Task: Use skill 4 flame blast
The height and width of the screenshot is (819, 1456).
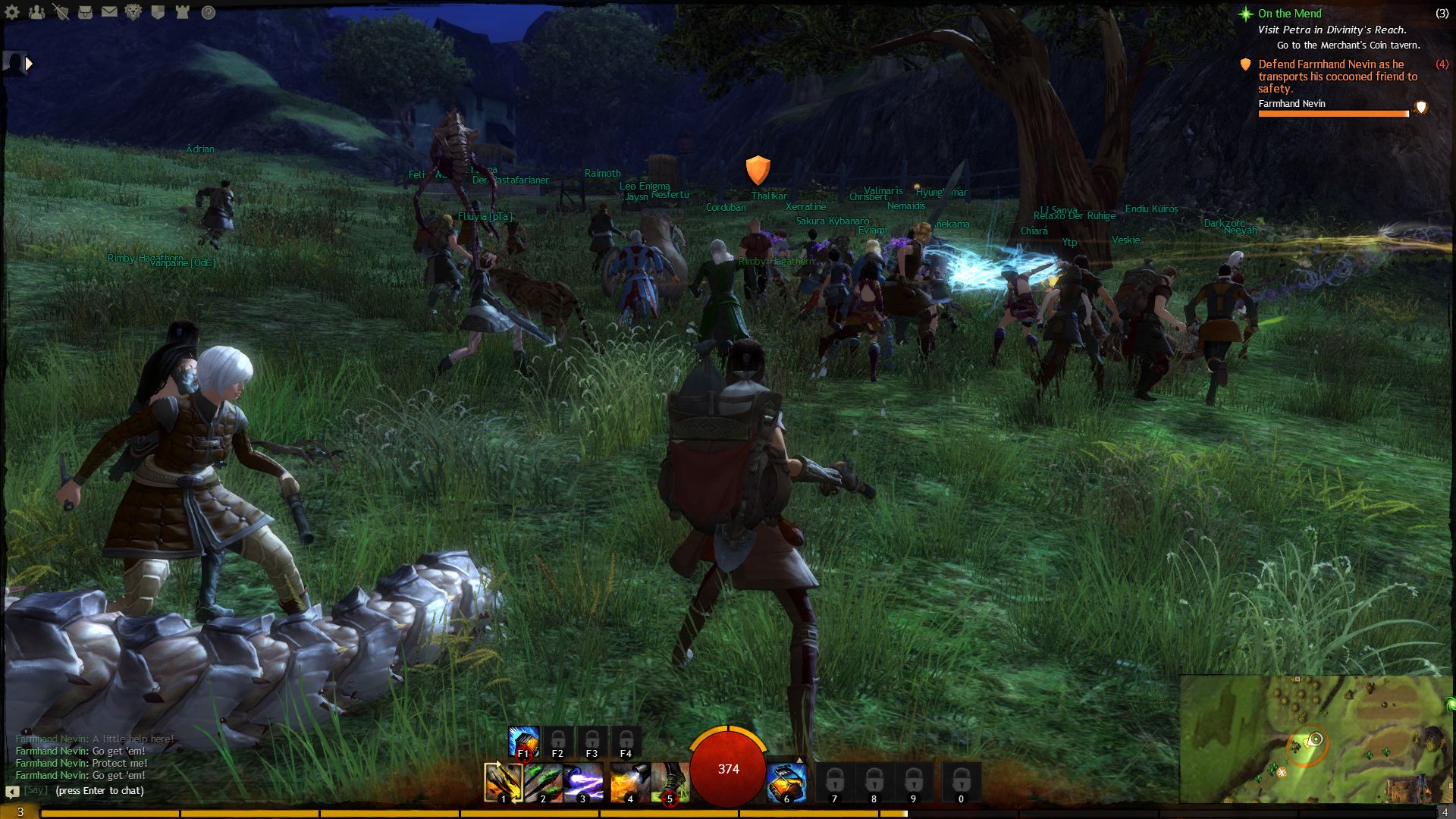Action: [x=629, y=783]
